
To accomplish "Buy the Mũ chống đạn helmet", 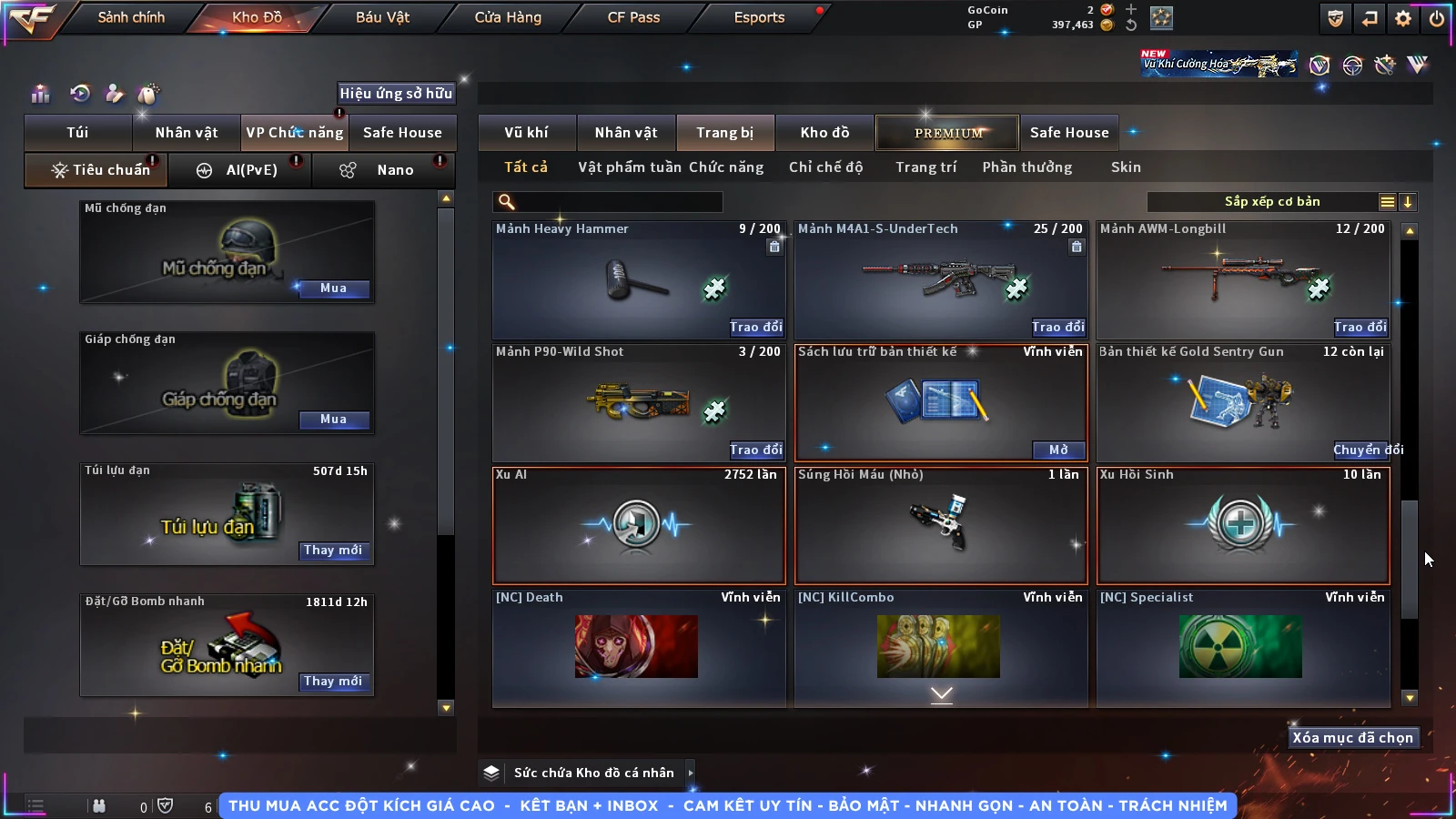I will tap(333, 288).
